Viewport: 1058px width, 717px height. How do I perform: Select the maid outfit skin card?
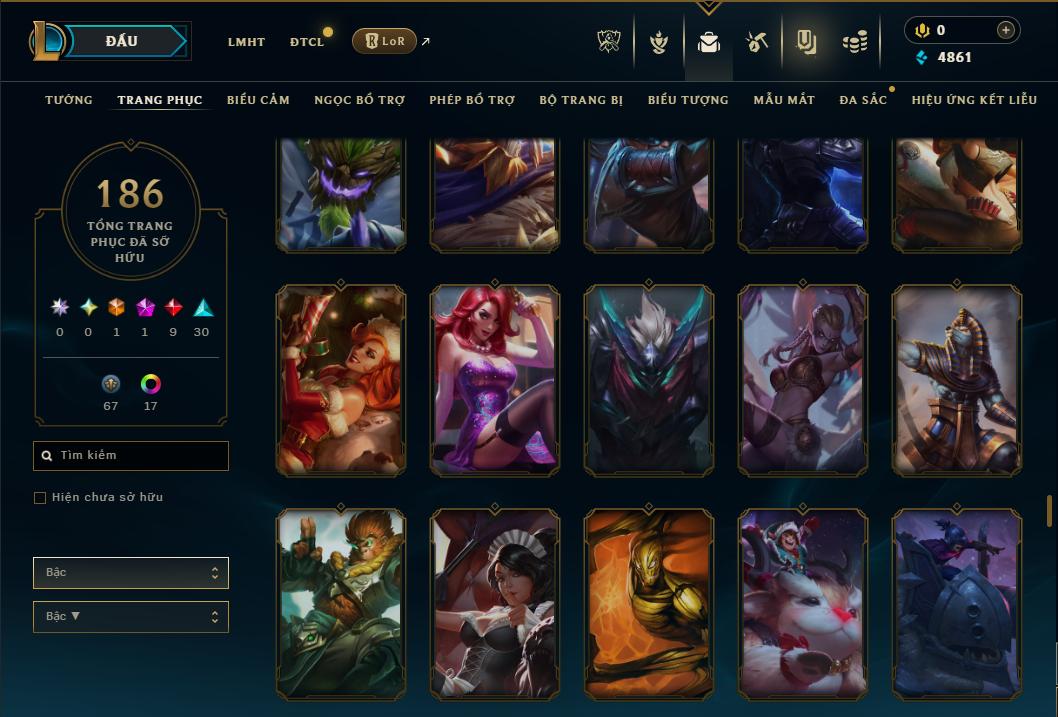click(x=495, y=603)
